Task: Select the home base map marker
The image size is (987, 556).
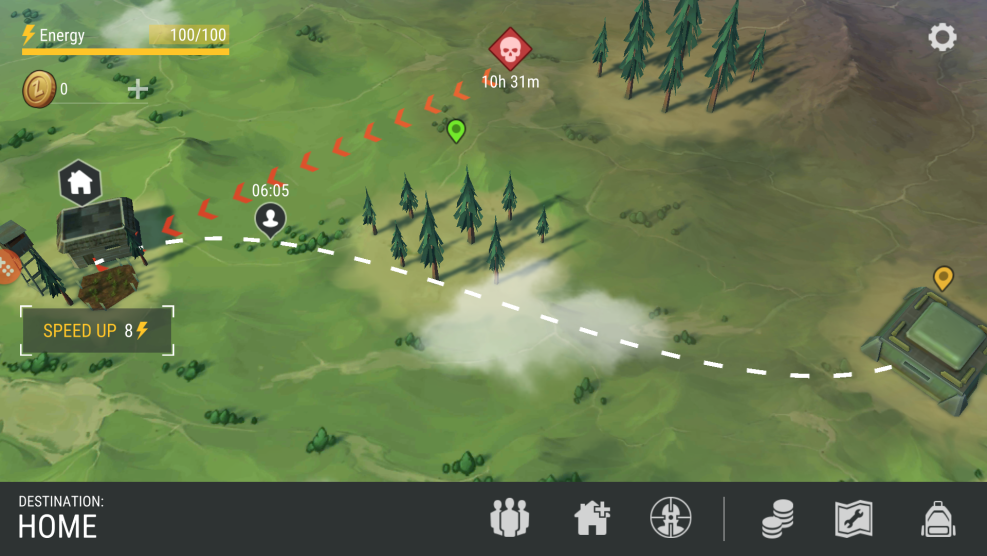Action: coord(80,183)
